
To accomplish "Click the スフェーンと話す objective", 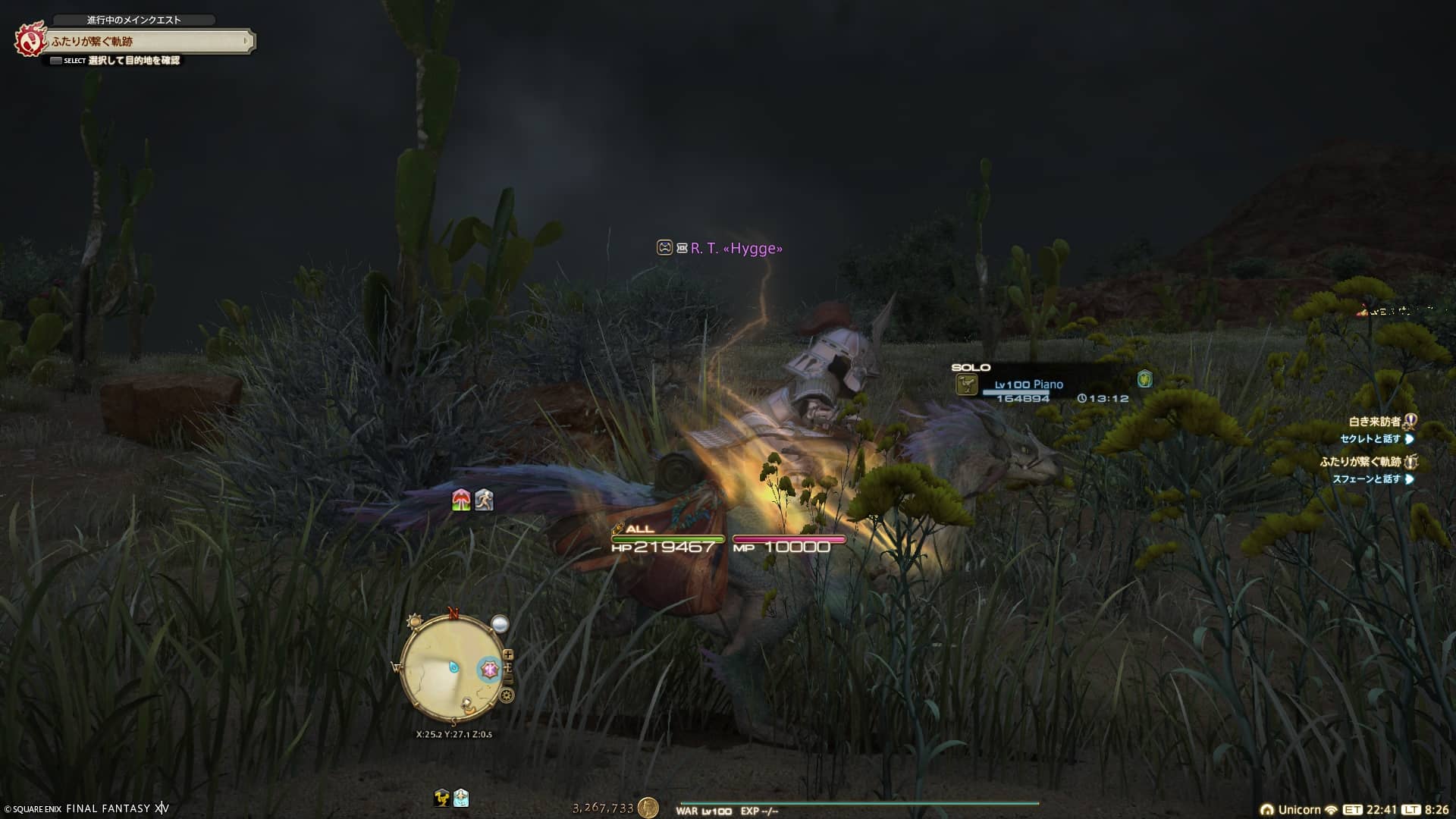I will point(1367,479).
